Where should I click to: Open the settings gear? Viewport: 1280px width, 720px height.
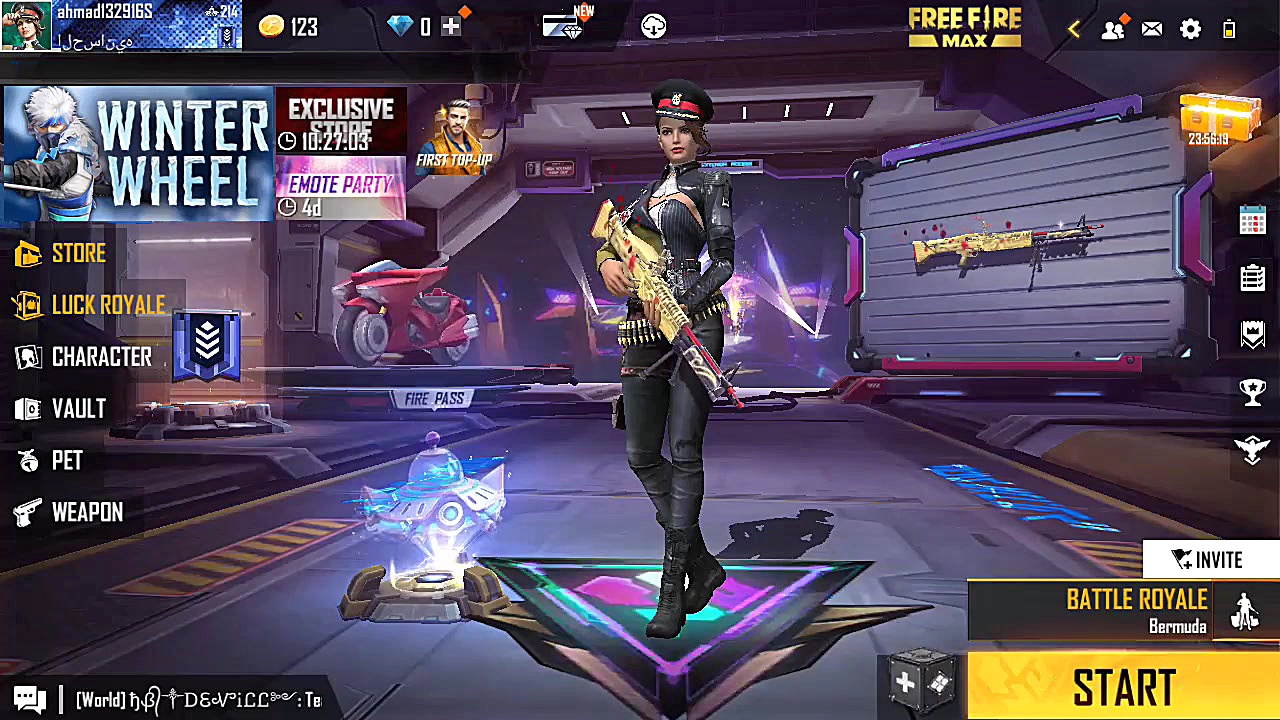(1190, 29)
